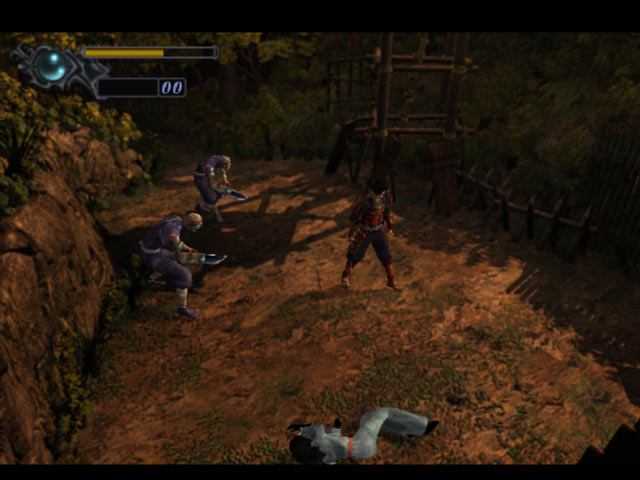Click the blue magic orb icon
Image resolution: width=640 pixels, height=480 pixels.
coord(52,66)
